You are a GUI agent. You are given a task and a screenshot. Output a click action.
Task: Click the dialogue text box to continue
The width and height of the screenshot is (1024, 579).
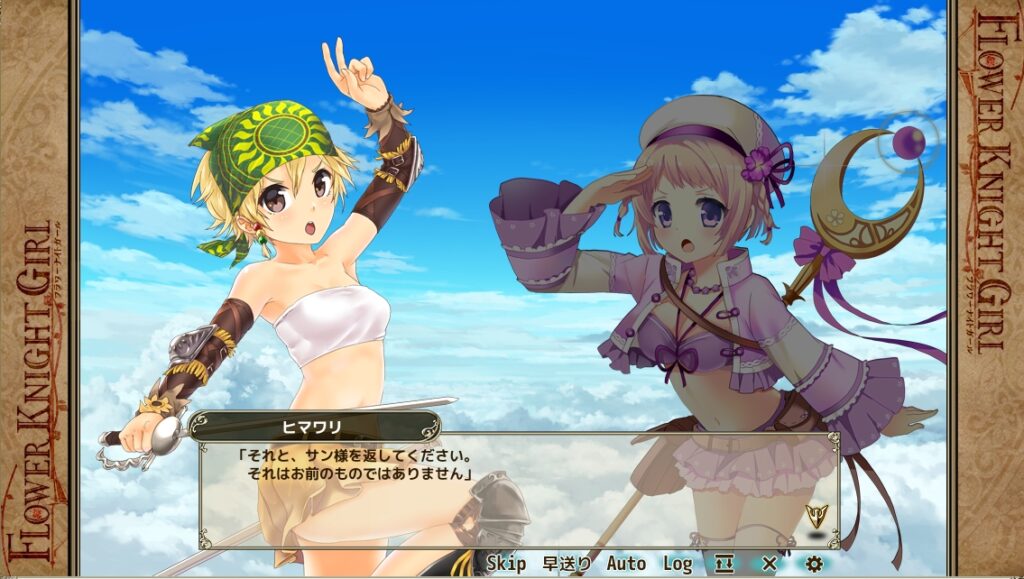tap(520, 490)
